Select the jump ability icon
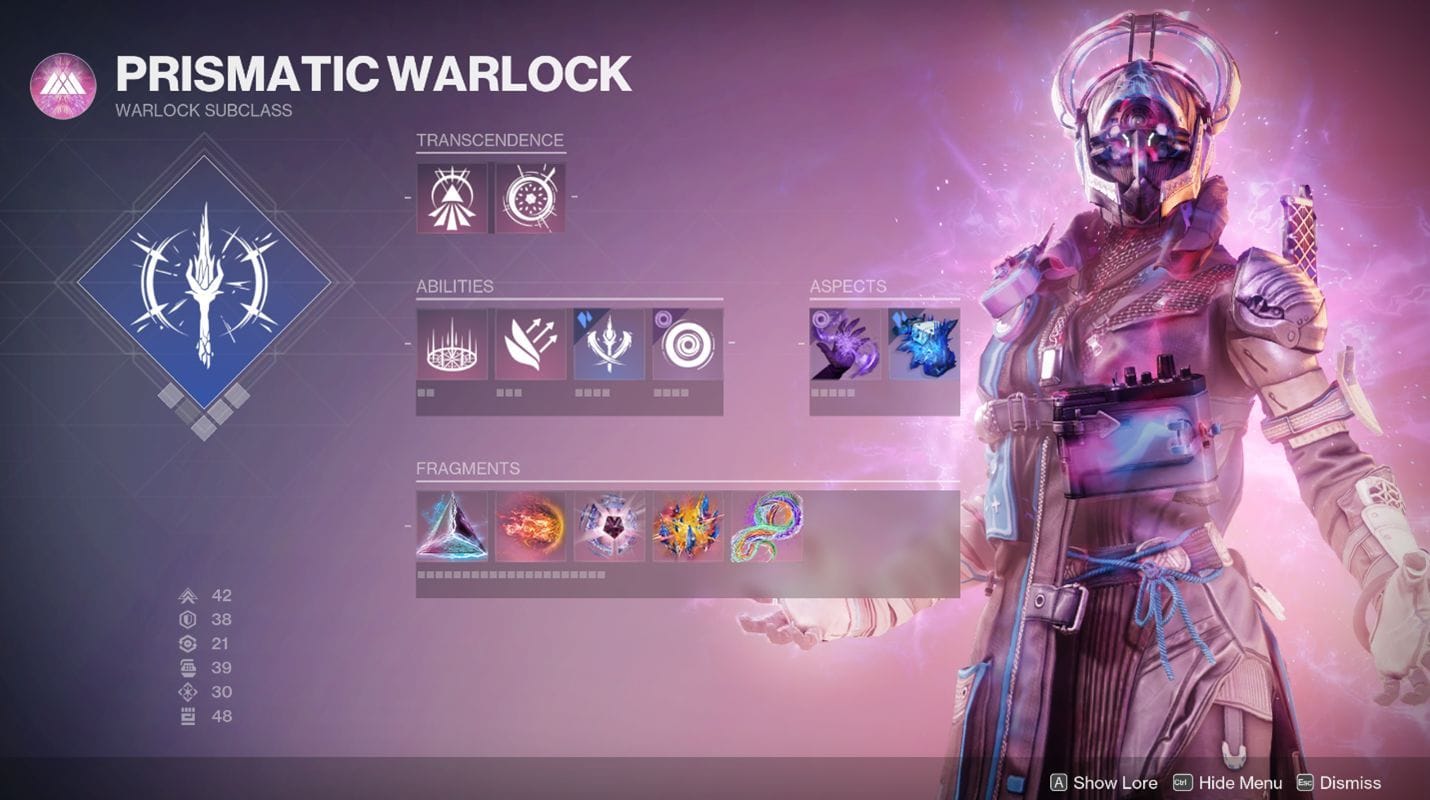 (x=529, y=347)
